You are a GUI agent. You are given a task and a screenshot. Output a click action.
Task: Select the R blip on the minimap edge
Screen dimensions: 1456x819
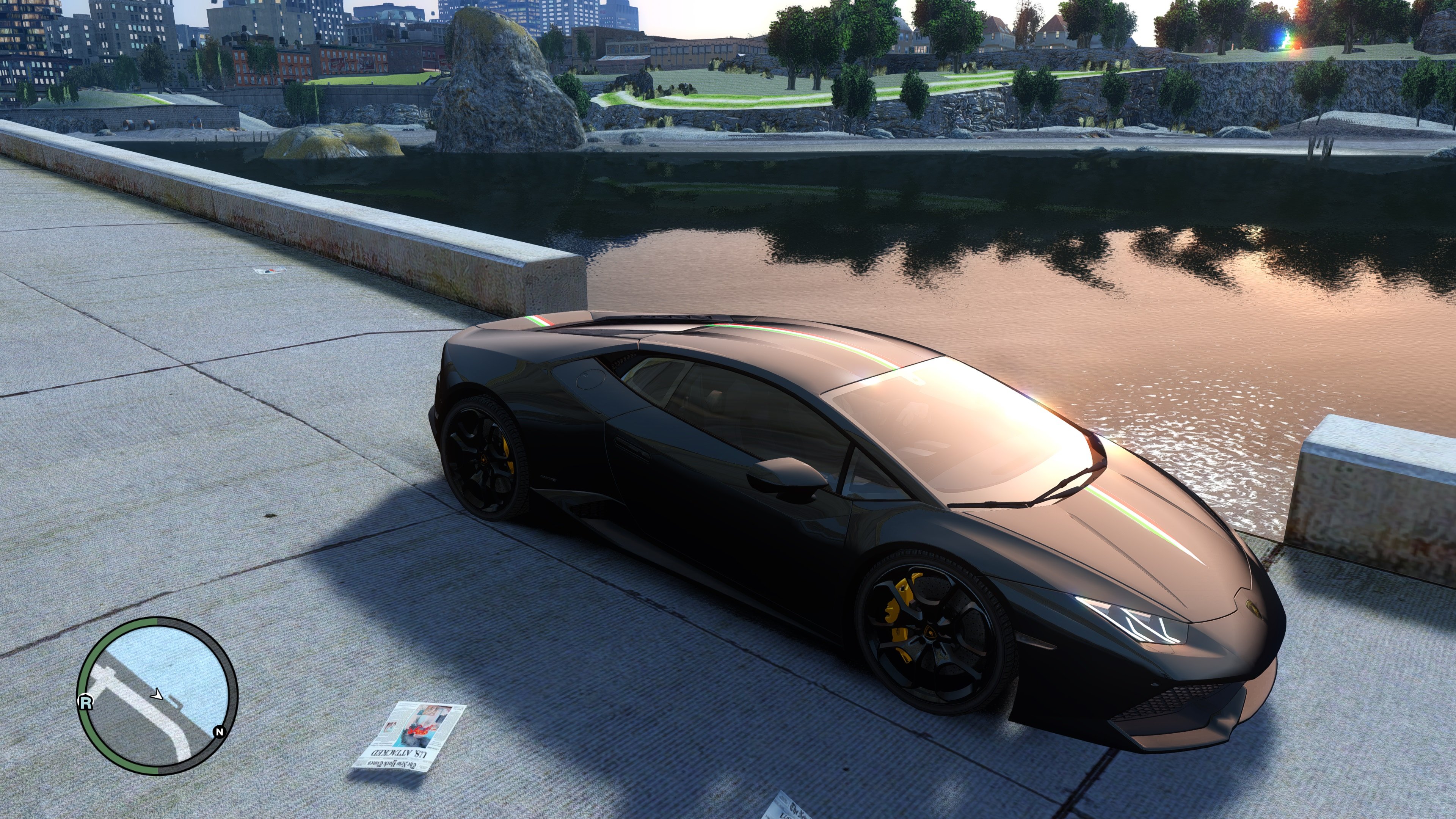tap(85, 703)
